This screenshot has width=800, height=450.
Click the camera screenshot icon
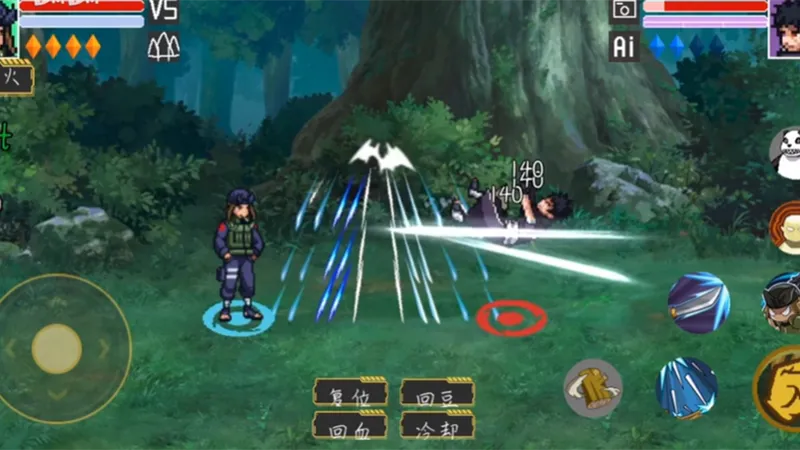pos(624,10)
